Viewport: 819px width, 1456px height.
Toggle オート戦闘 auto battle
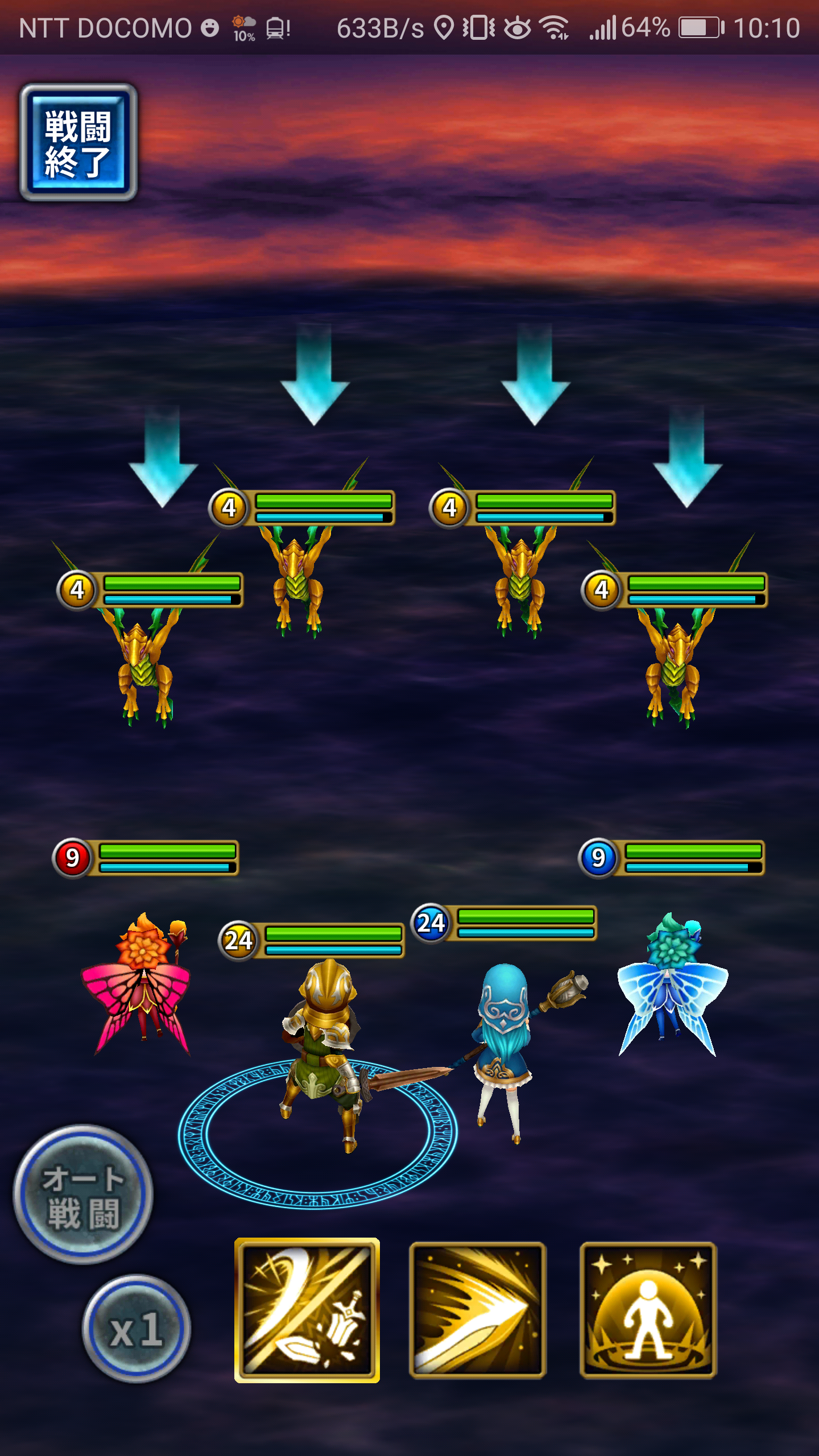point(83,1196)
